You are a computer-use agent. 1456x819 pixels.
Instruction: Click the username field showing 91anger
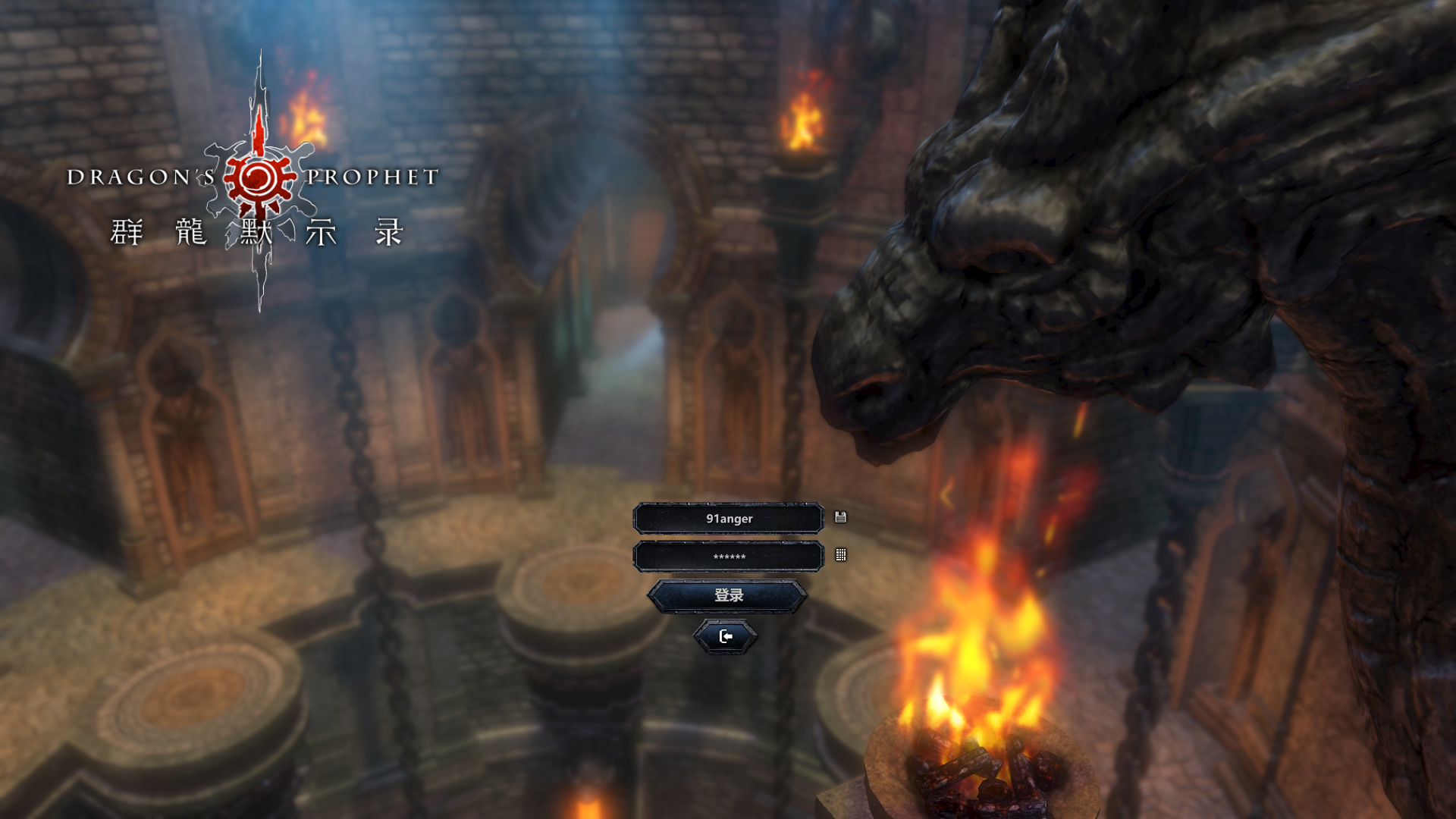tap(728, 519)
